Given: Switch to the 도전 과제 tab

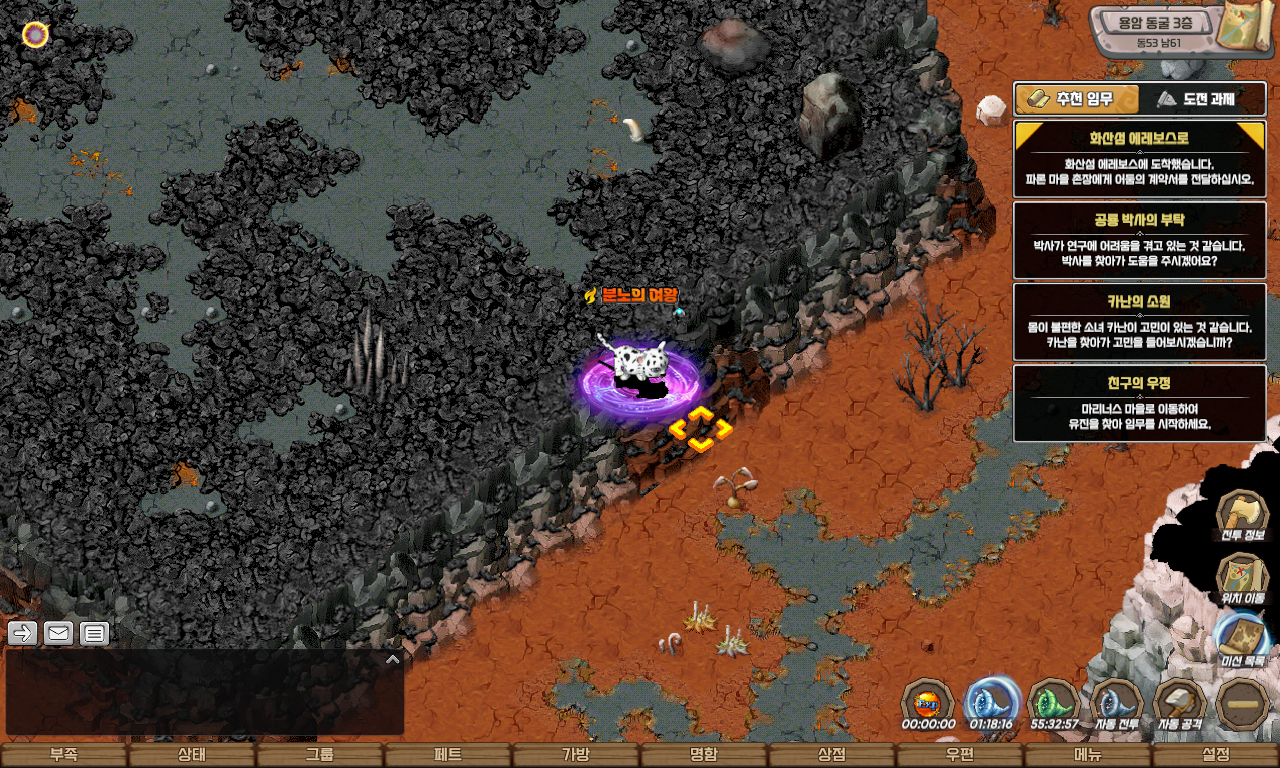Looking at the screenshot, I should (1203, 99).
